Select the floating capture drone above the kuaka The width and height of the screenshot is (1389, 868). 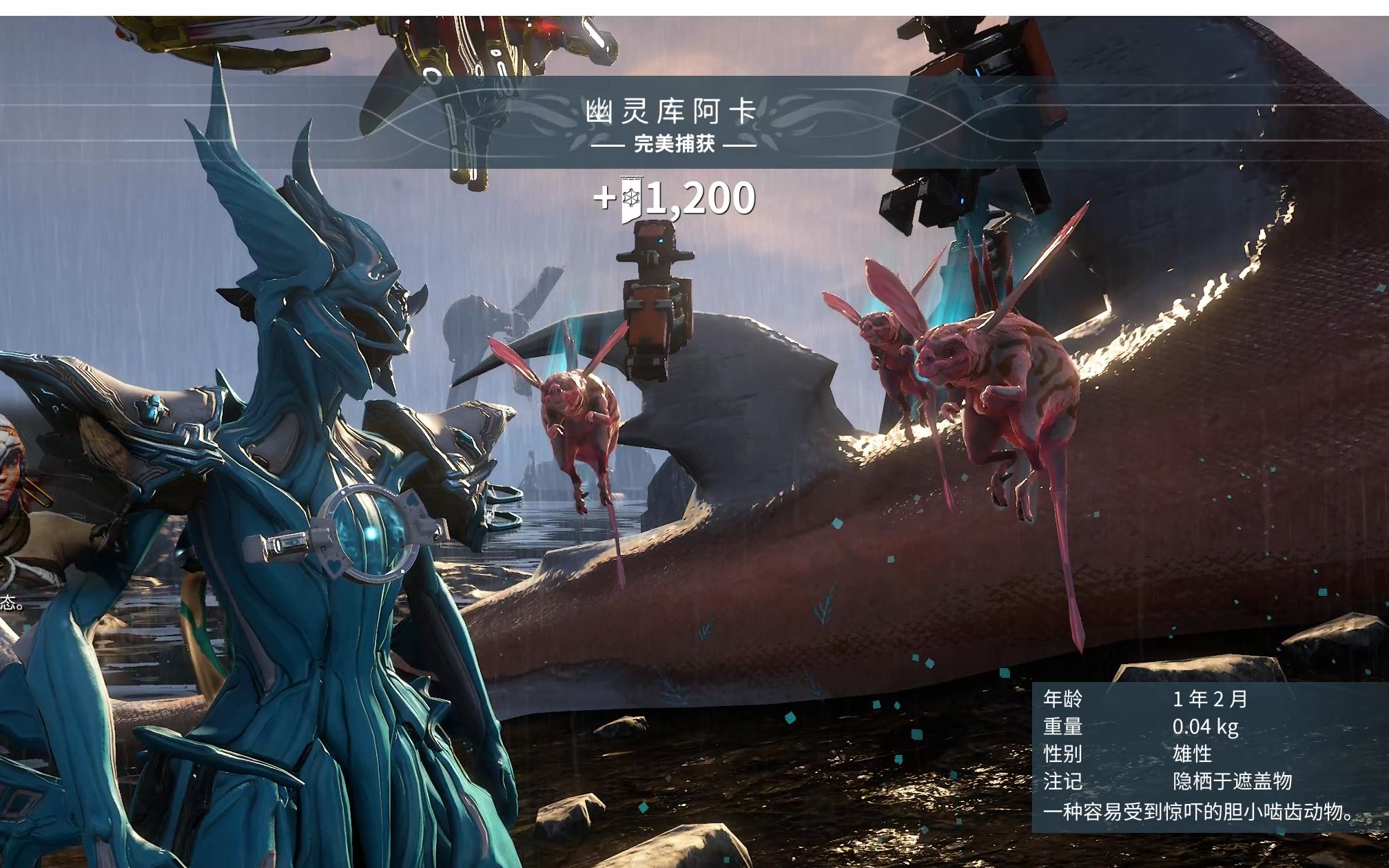[x=653, y=298]
